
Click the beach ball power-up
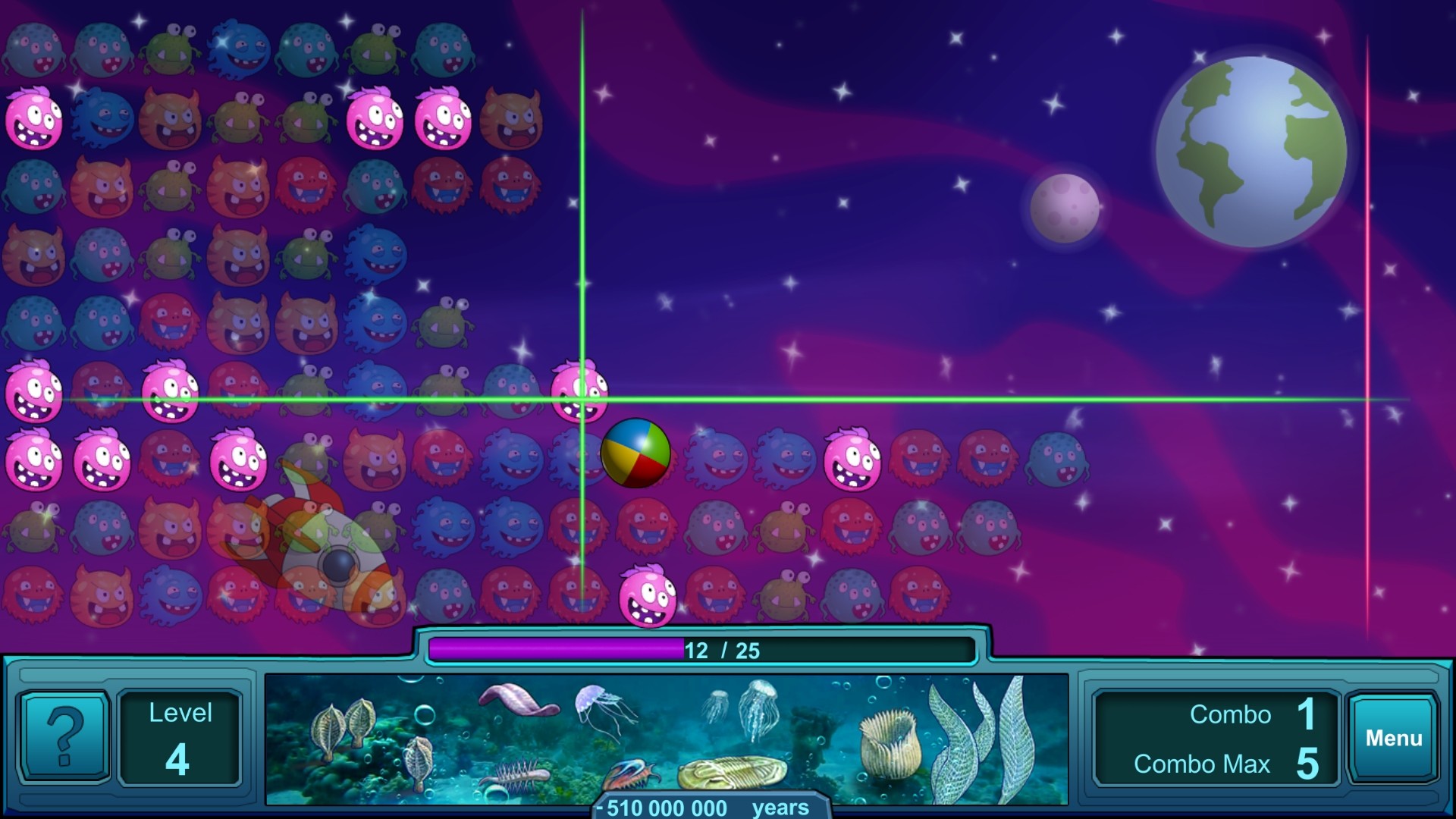[635, 453]
